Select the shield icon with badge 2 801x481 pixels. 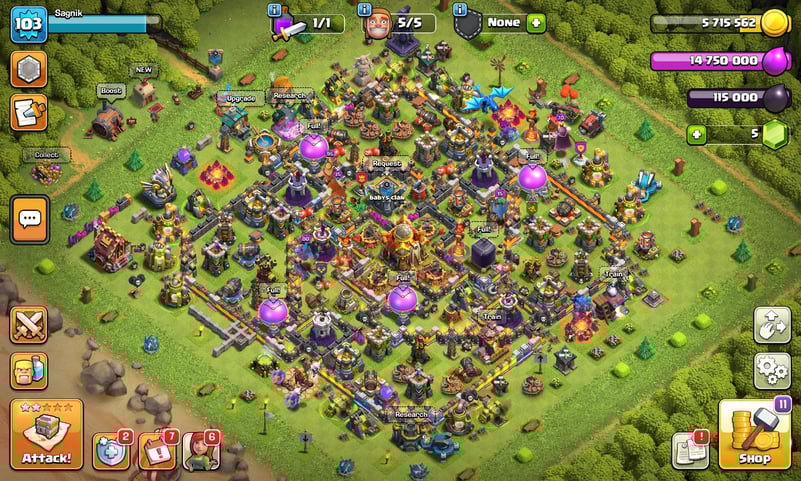click(111, 450)
